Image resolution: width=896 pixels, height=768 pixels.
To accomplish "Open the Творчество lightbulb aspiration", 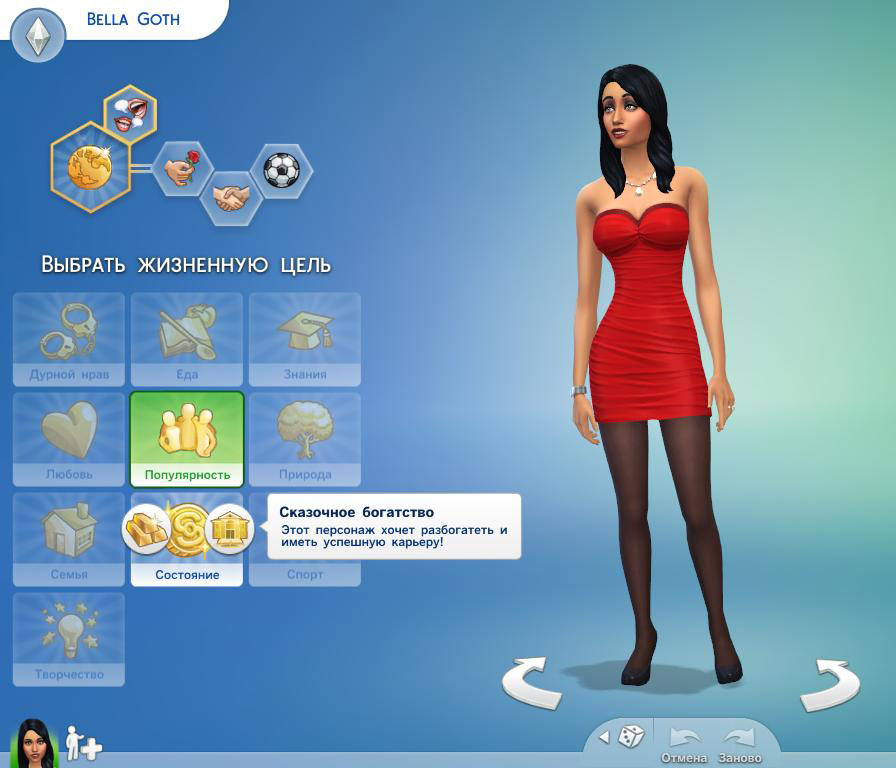I will (x=69, y=638).
